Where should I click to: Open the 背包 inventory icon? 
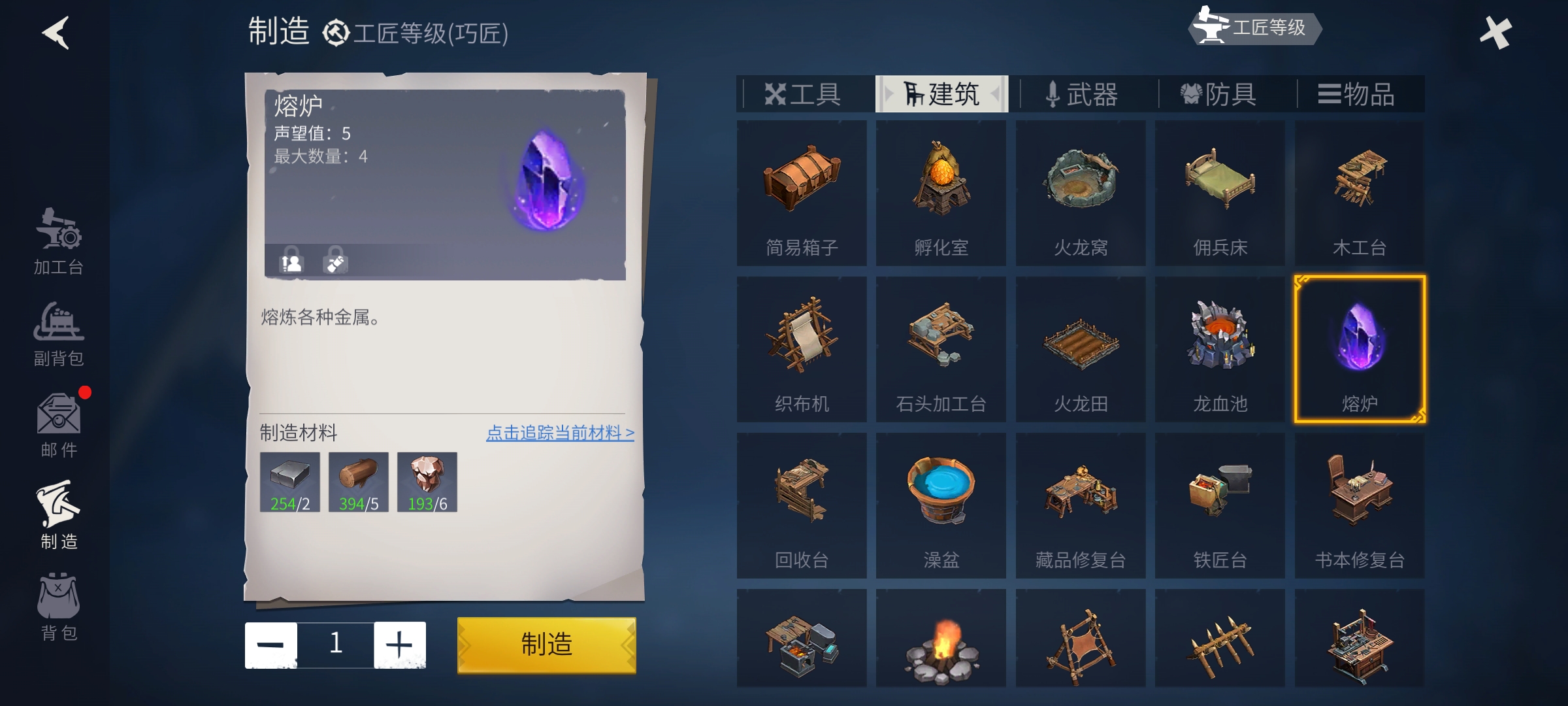(57, 608)
